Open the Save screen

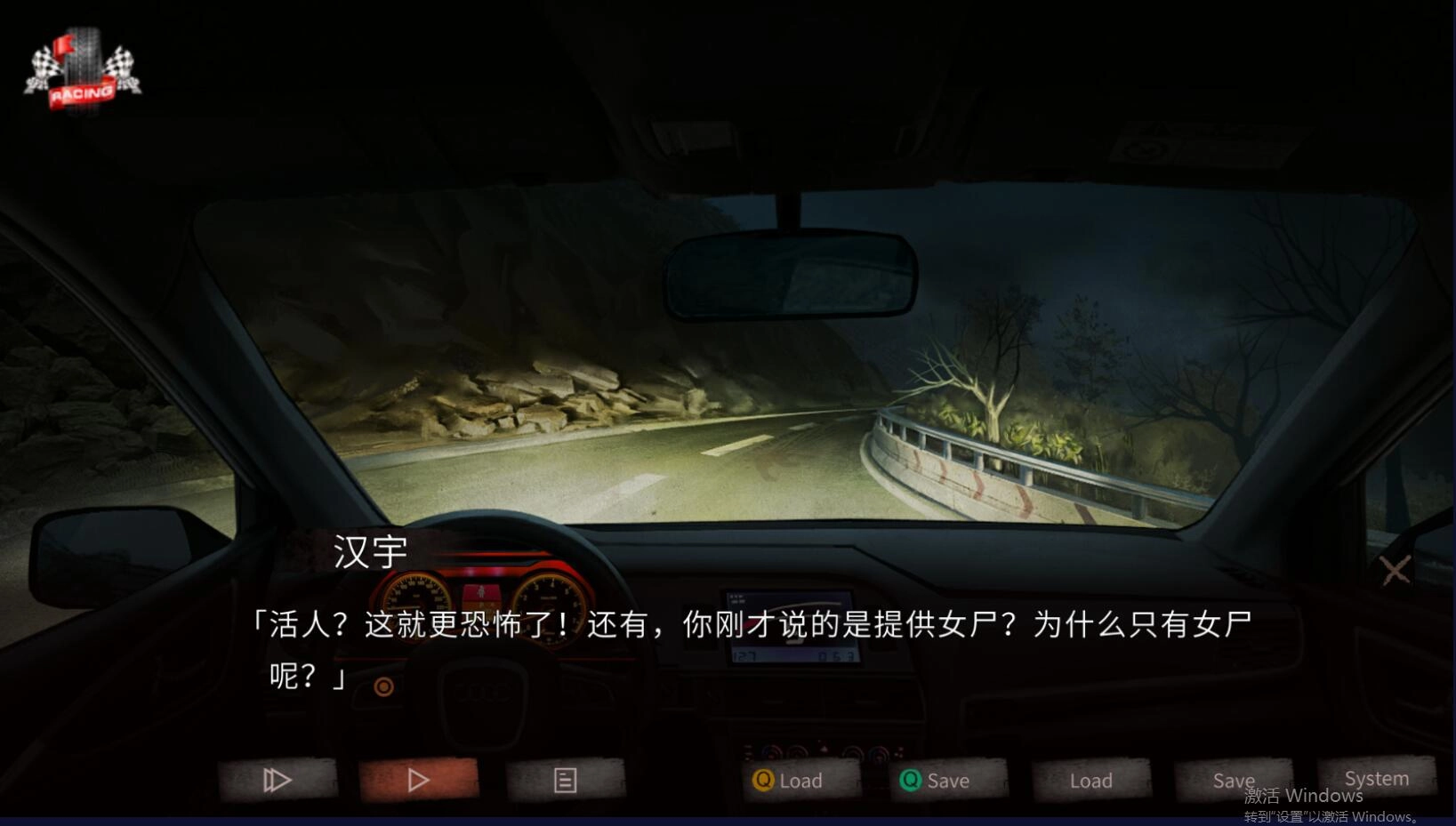[1234, 781]
